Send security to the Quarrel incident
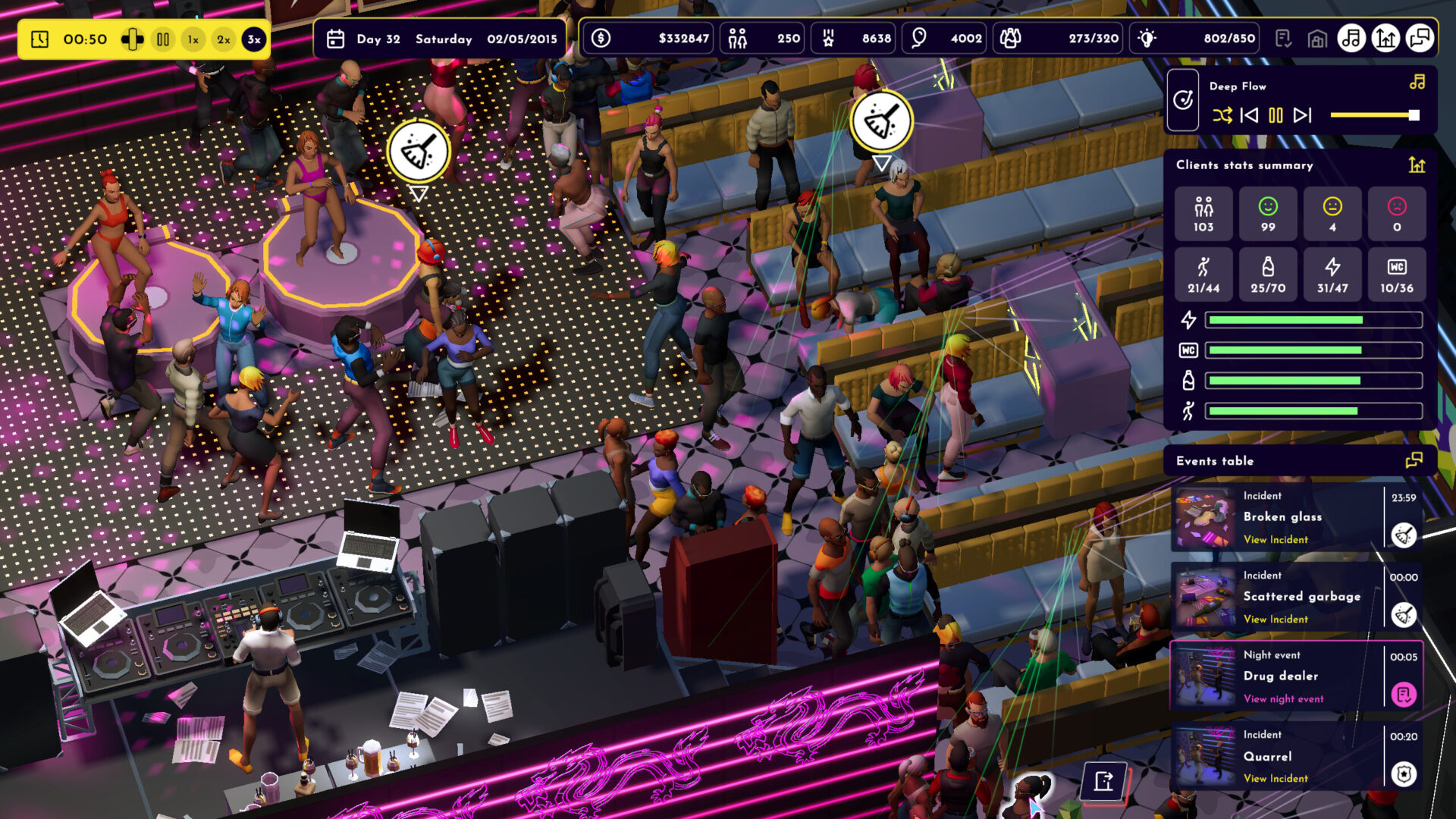 pyautogui.click(x=1404, y=774)
